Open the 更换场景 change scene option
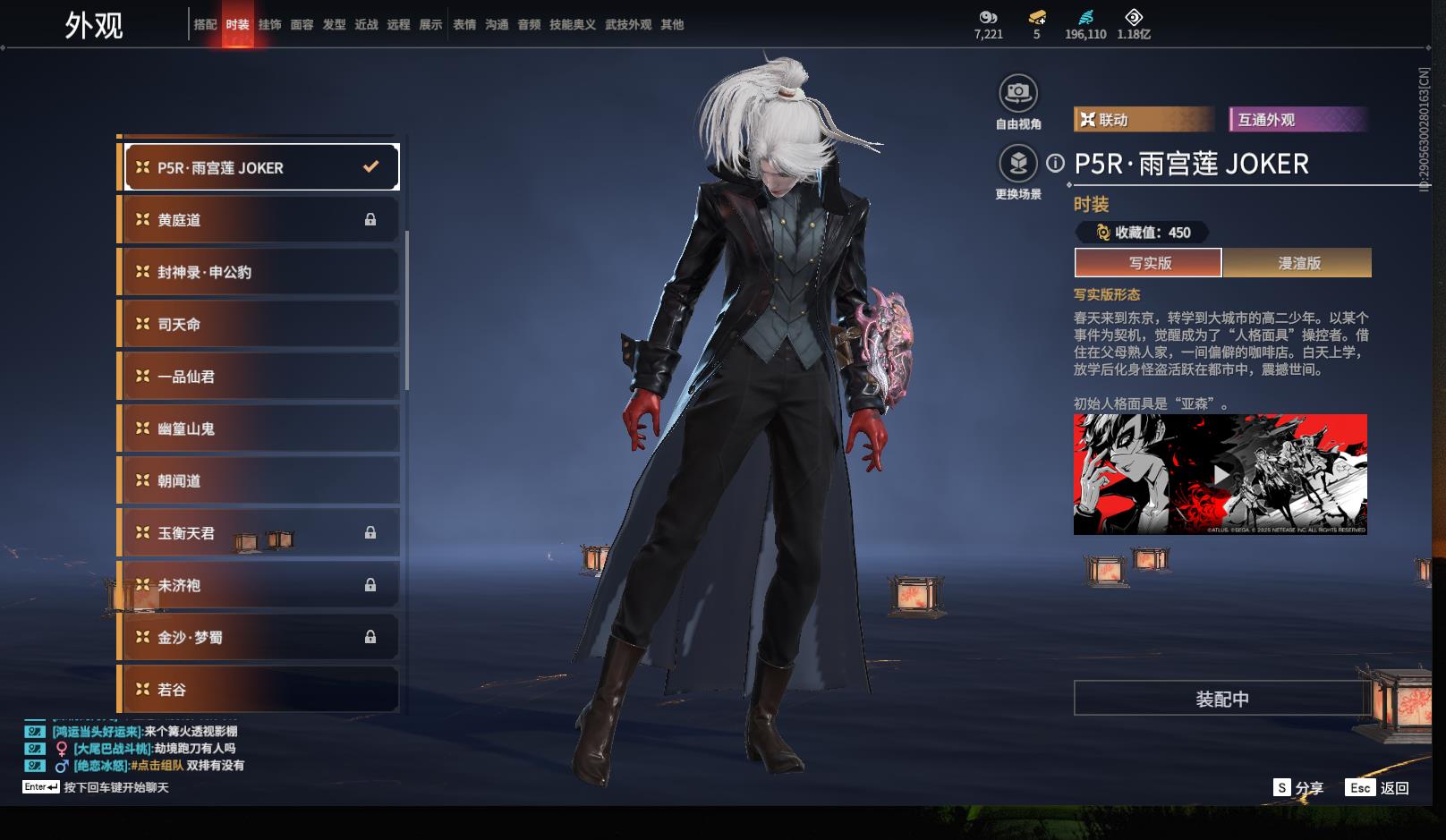Viewport: 1446px width, 840px height. (1018, 163)
